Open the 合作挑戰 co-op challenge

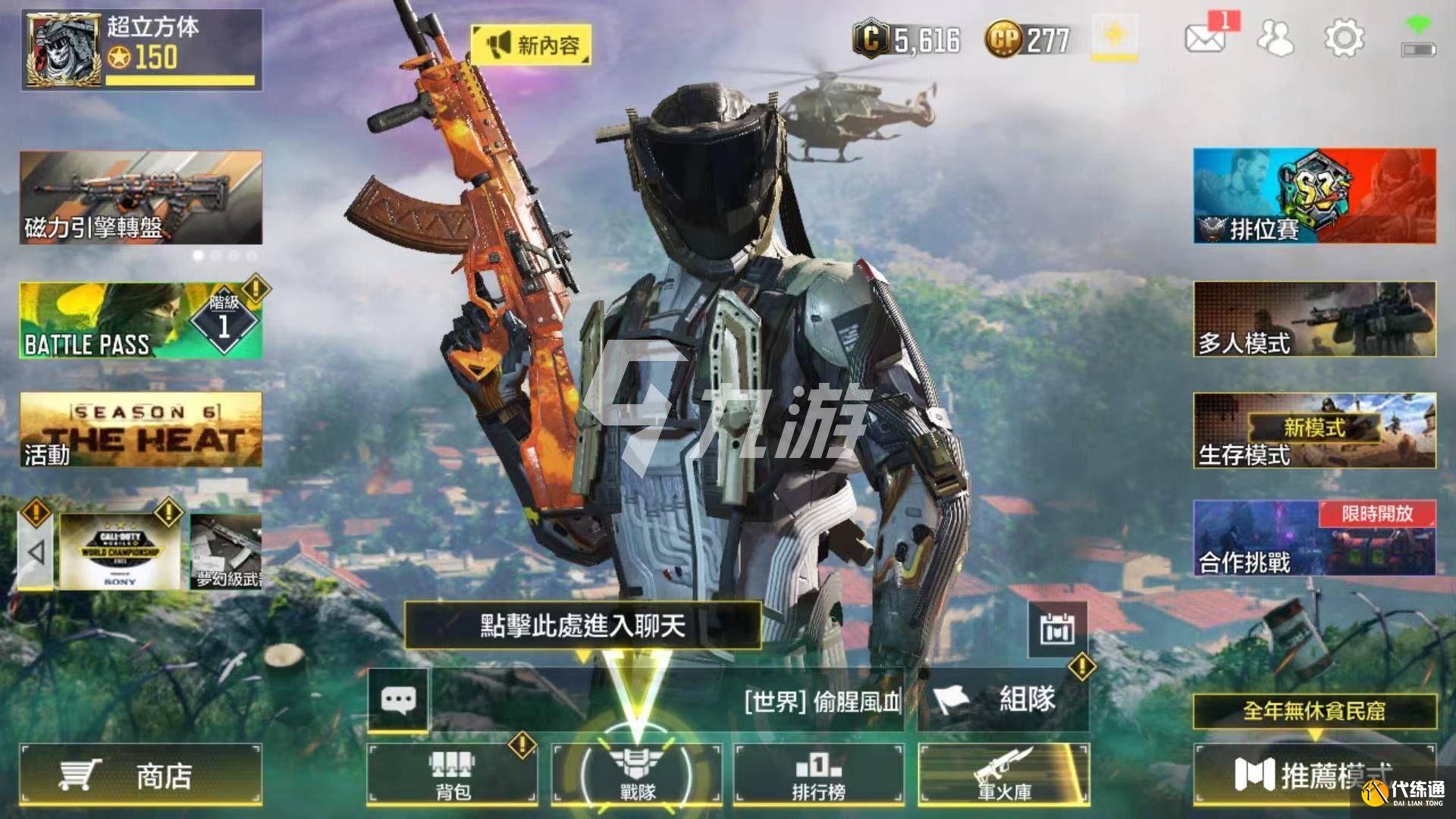[1314, 538]
